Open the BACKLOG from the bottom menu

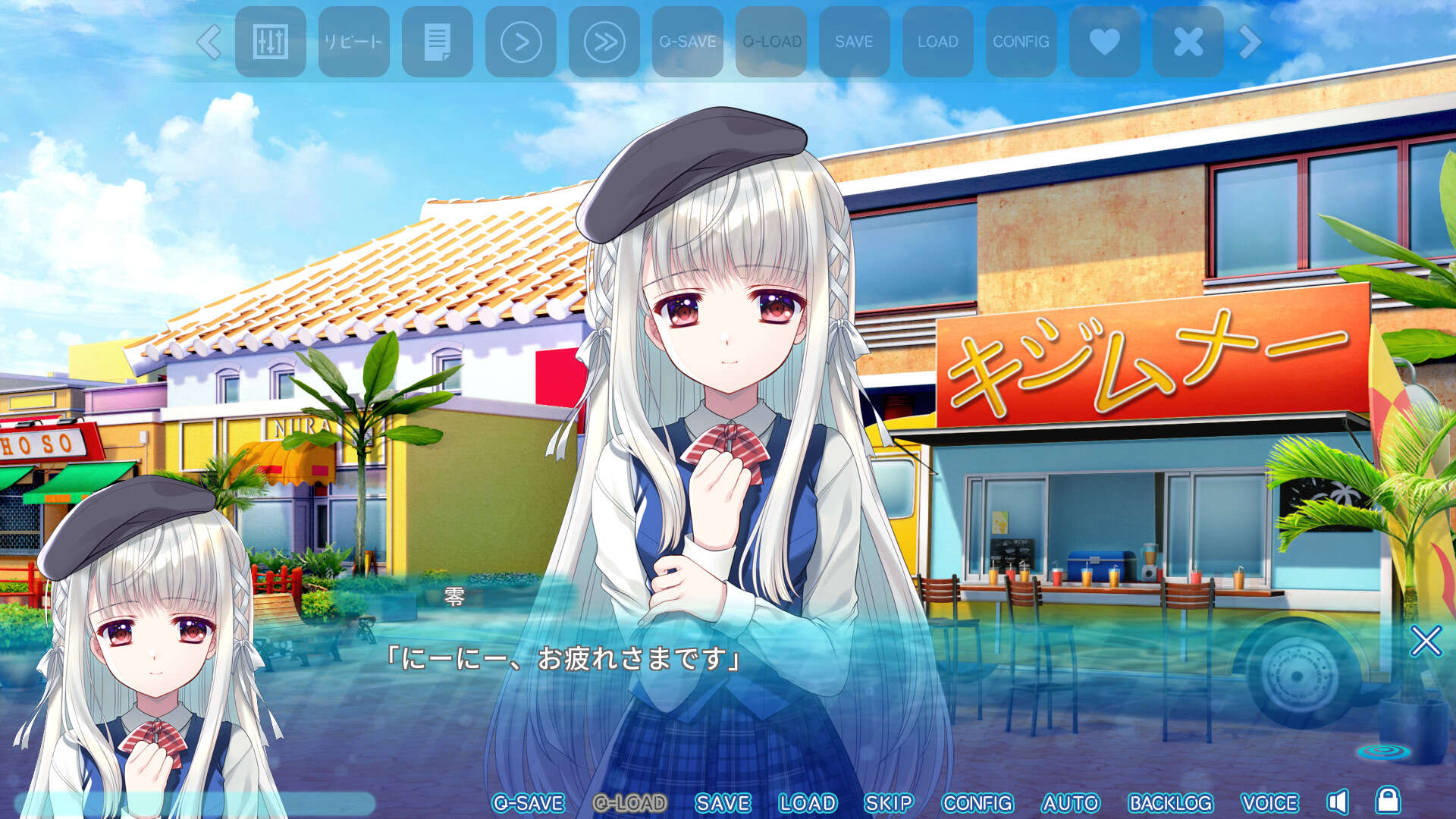point(1172,802)
